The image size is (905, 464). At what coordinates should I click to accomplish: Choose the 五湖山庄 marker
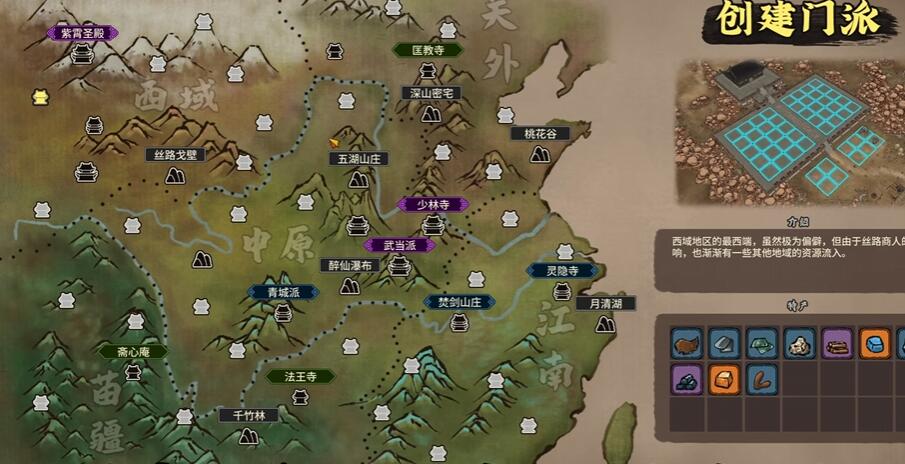tap(357, 159)
